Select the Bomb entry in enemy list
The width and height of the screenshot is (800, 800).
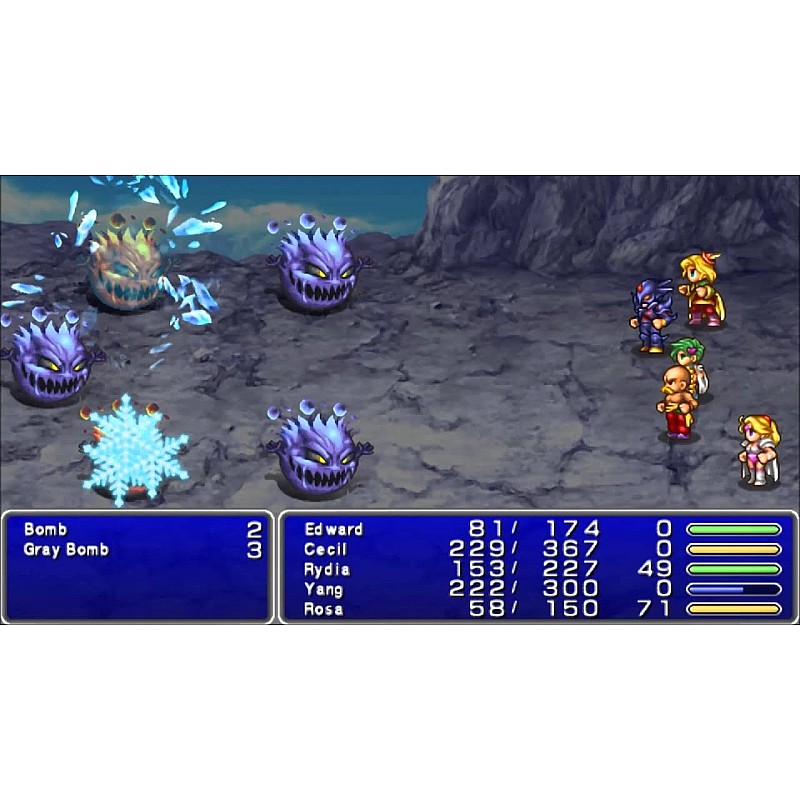pos(45,529)
